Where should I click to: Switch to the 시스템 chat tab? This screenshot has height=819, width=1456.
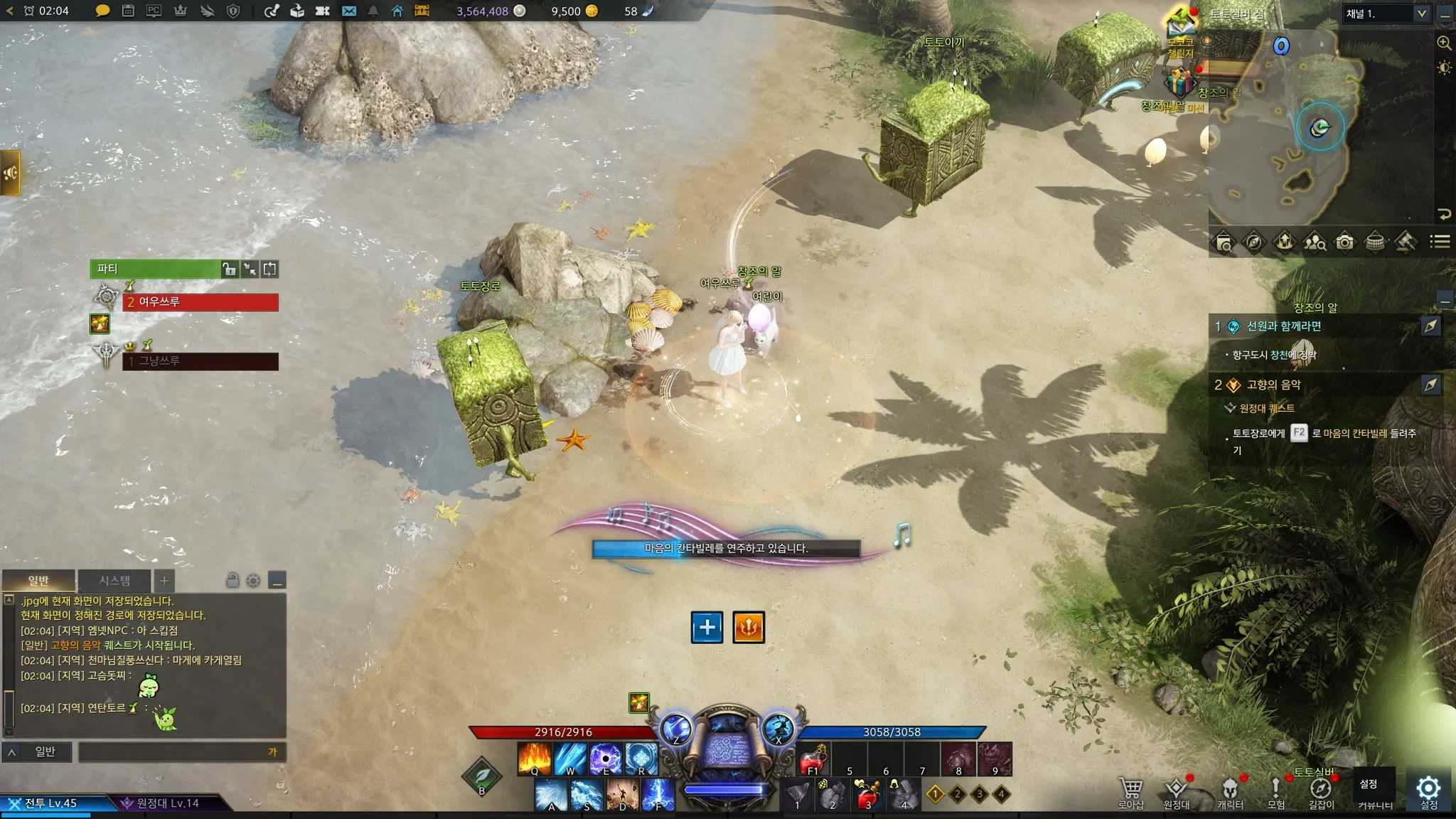click(x=114, y=580)
